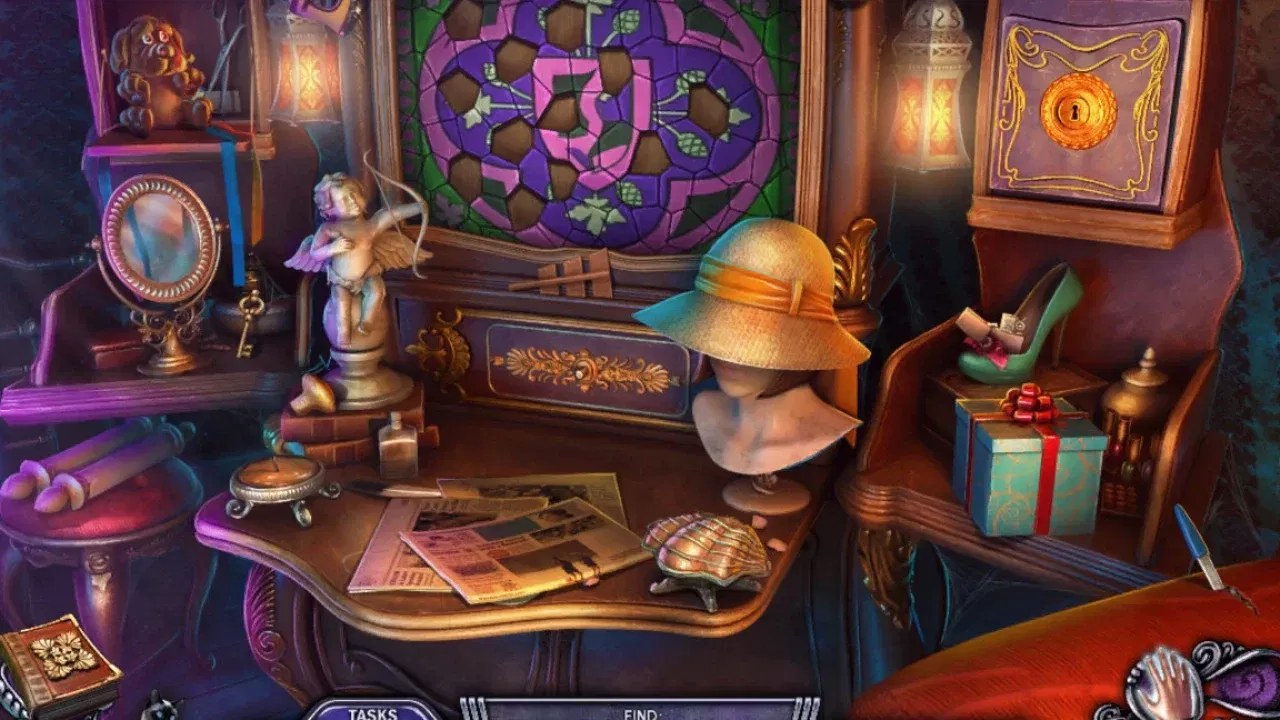This screenshot has width=1280, height=720.
Task: Flip the pocket watch compass open
Action: 280,480
